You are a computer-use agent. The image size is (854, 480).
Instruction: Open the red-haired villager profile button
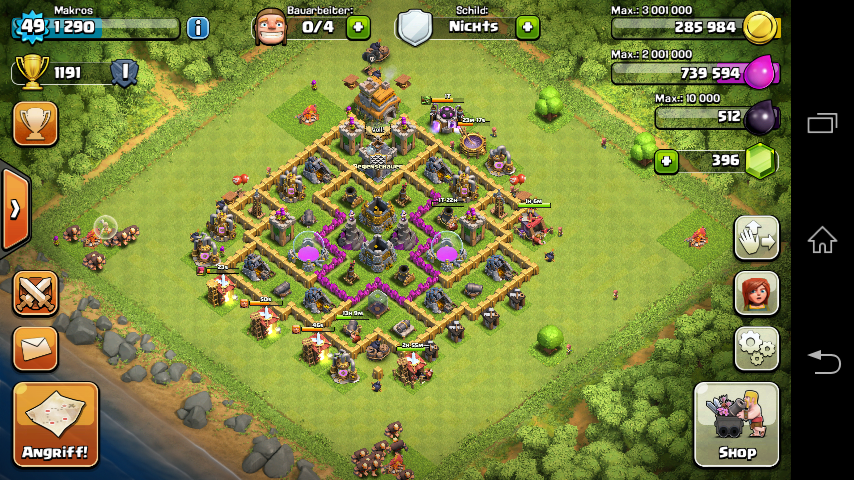(756, 293)
